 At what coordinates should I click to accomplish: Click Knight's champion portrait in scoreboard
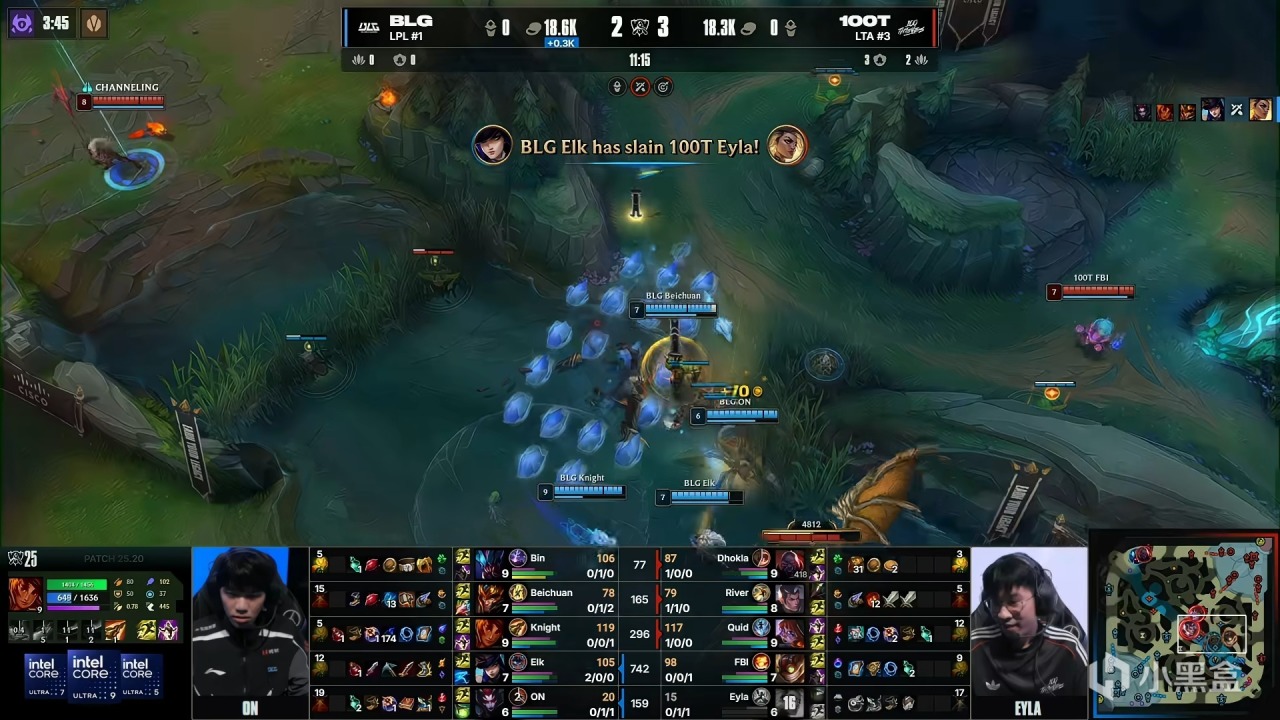point(490,634)
